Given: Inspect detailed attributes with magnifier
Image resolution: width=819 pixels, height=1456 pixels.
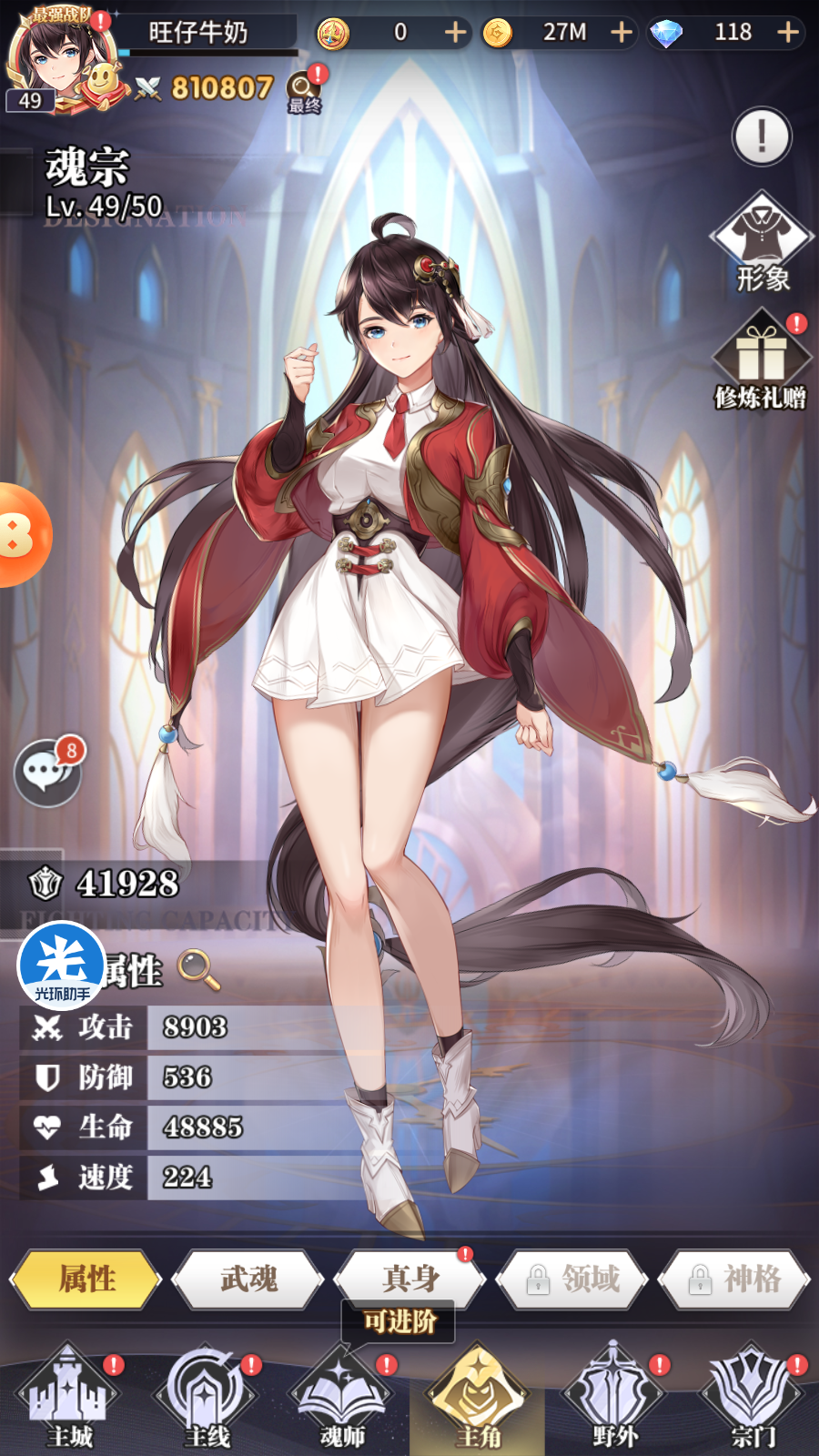Looking at the screenshot, I should click(x=198, y=969).
